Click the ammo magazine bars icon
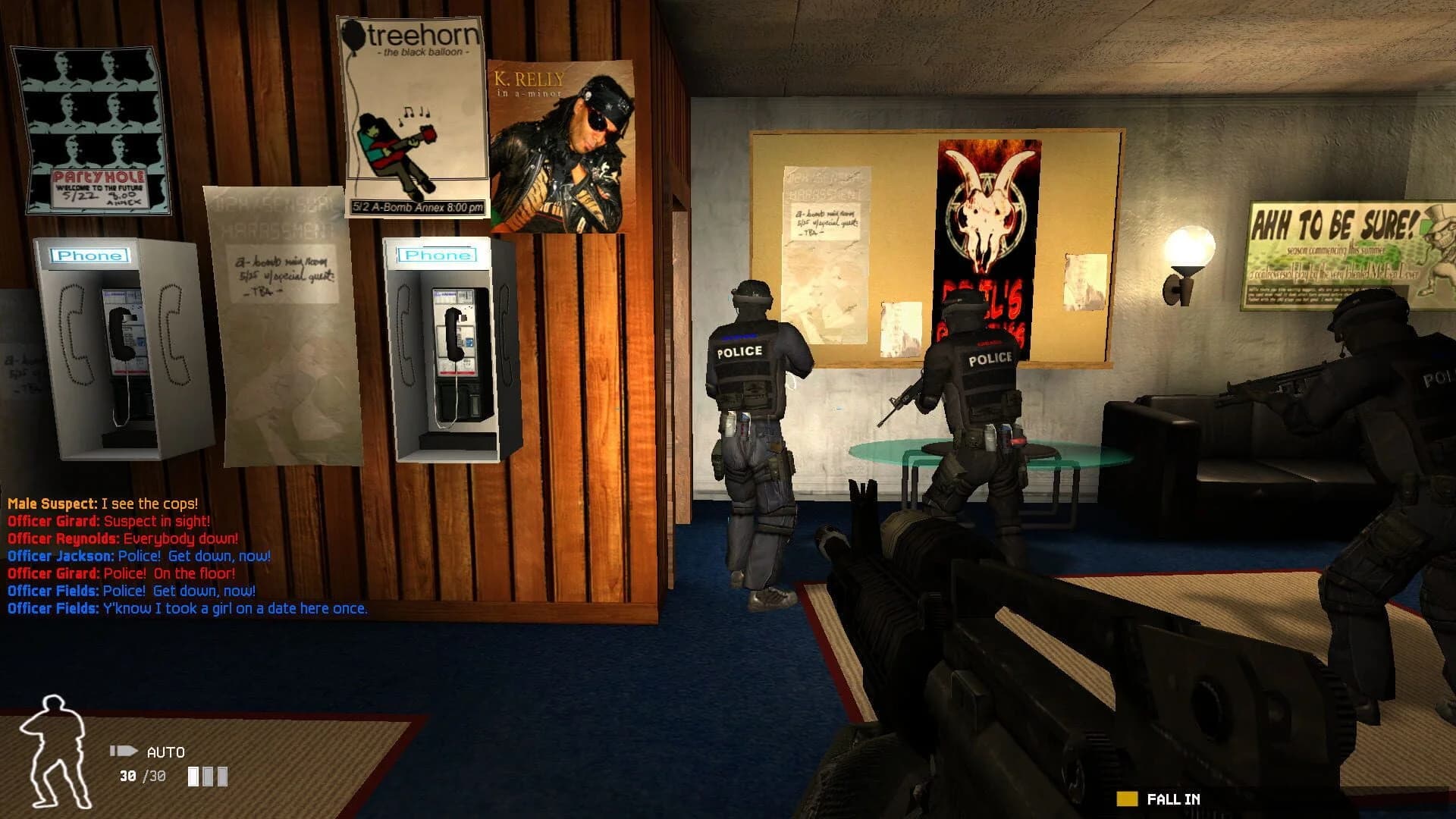 pos(209,777)
